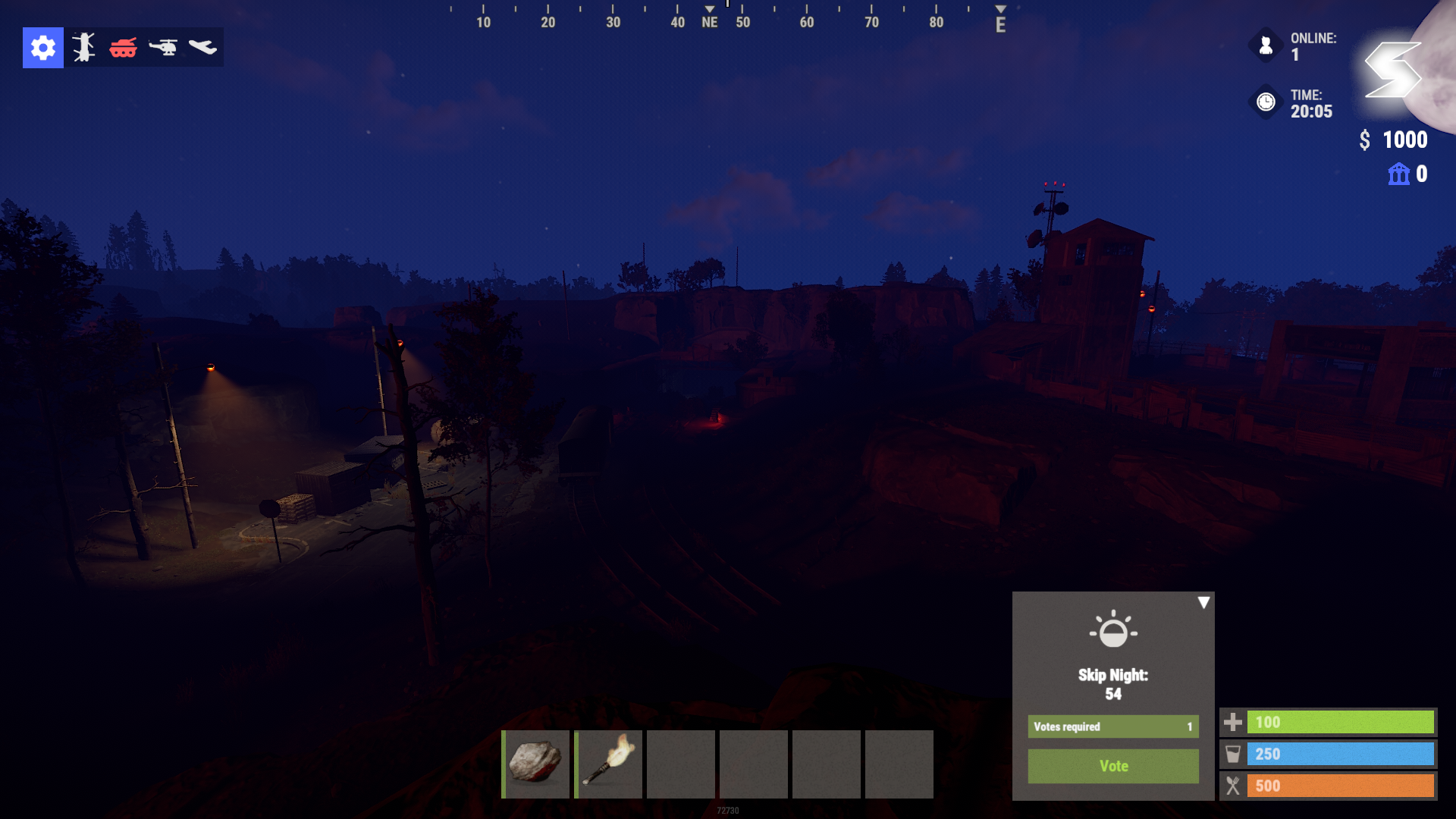This screenshot has height=819, width=1456.
Task: Click the white S server logo
Action: tap(1392, 70)
